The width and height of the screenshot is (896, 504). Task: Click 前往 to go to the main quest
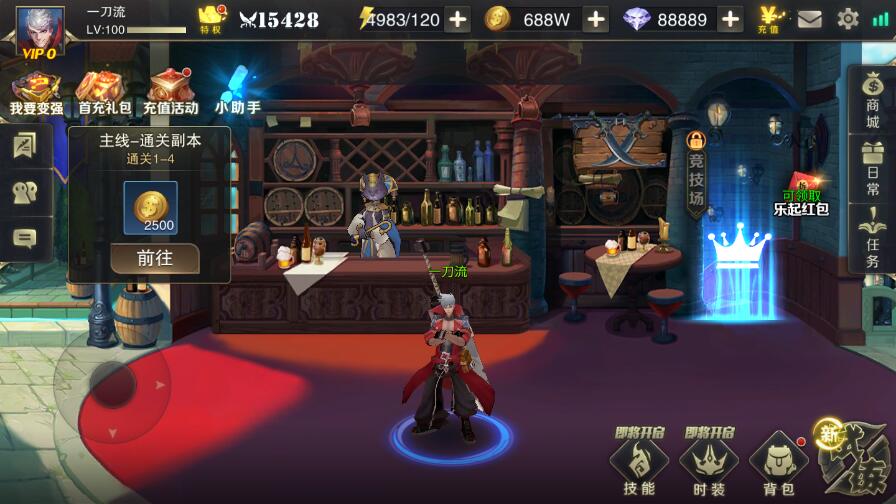pyautogui.click(x=155, y=258)
